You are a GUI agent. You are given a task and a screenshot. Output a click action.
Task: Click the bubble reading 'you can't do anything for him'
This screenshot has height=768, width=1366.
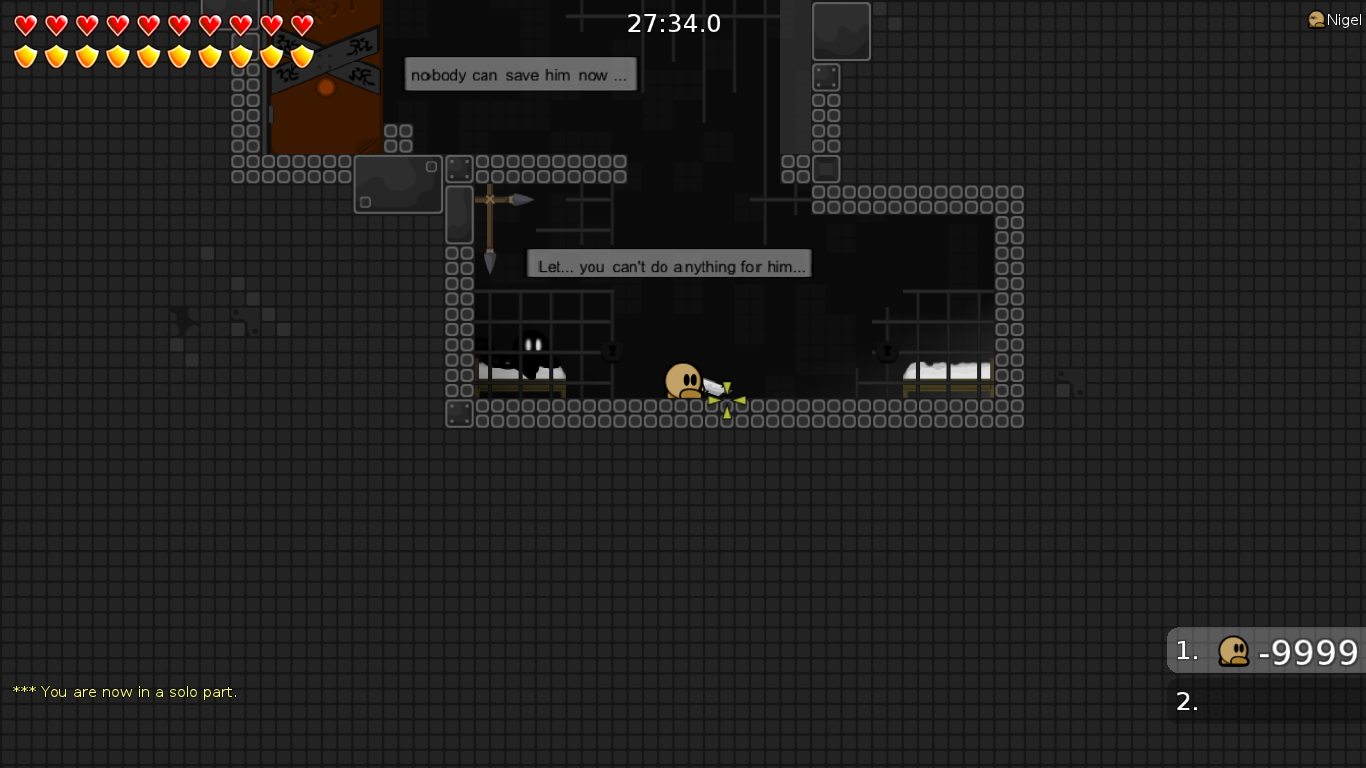point(669,264)
